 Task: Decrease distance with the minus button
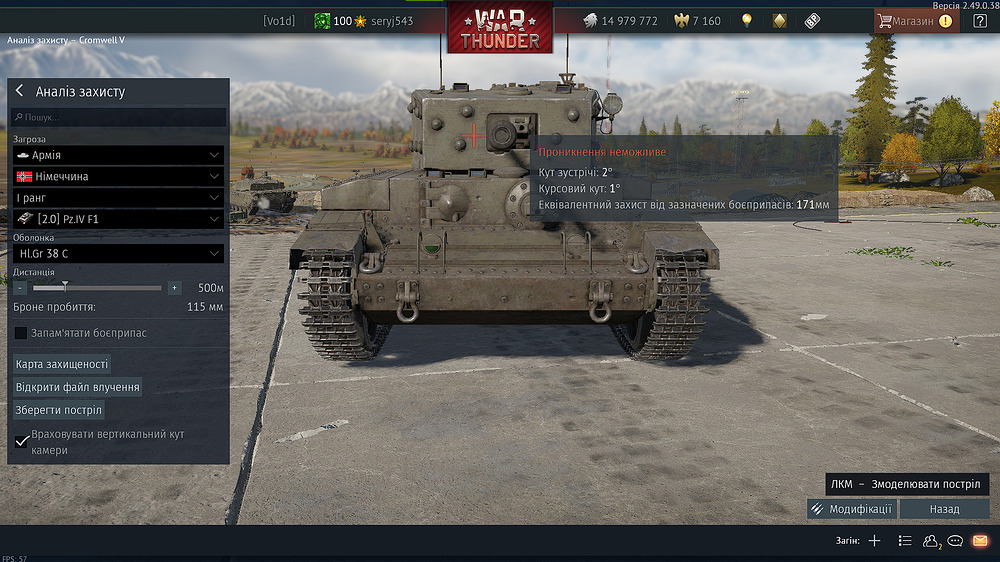[x=20, y=288]
